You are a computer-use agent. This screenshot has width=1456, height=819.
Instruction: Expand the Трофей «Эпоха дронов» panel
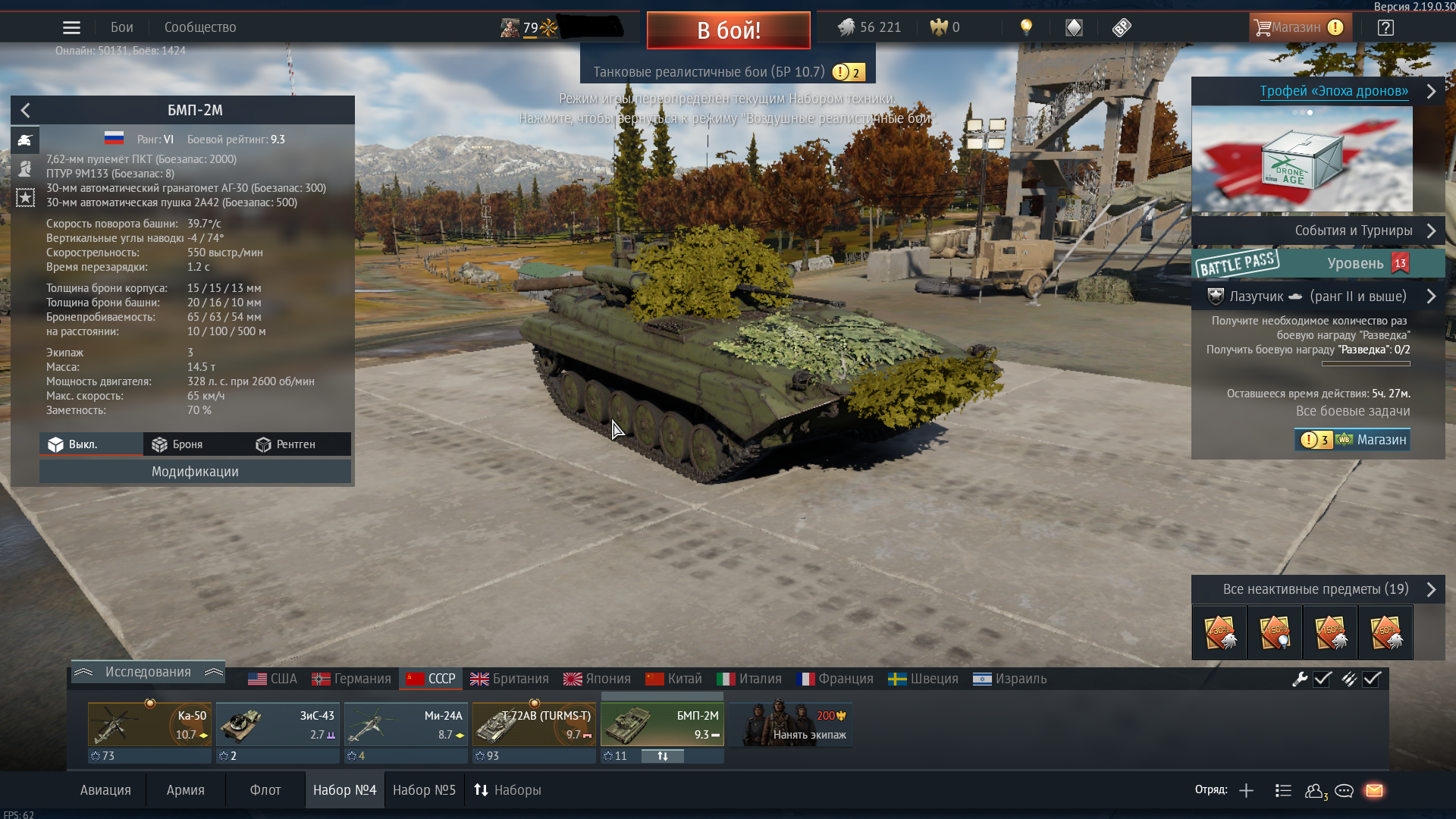[1432, 91]
